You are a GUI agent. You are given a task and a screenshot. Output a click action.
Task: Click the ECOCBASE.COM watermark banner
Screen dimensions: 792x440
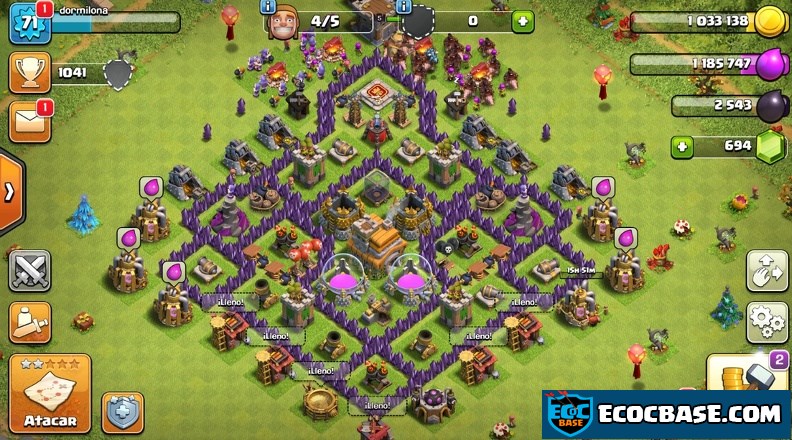(x=666, y=414)
